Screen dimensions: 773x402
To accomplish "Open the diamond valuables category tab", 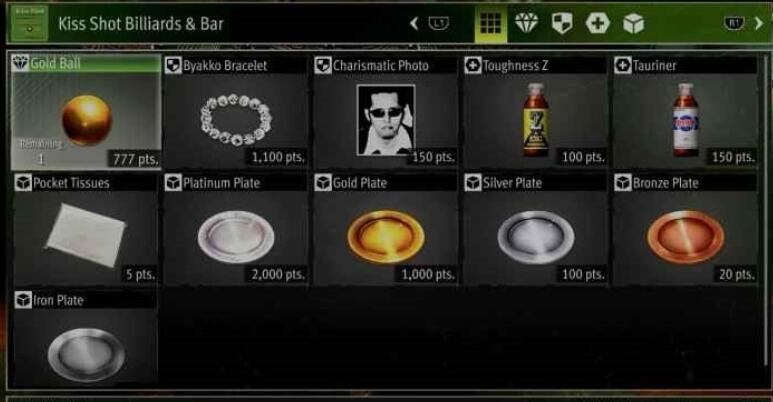I will pyautogui.click(x=527, y=24).
